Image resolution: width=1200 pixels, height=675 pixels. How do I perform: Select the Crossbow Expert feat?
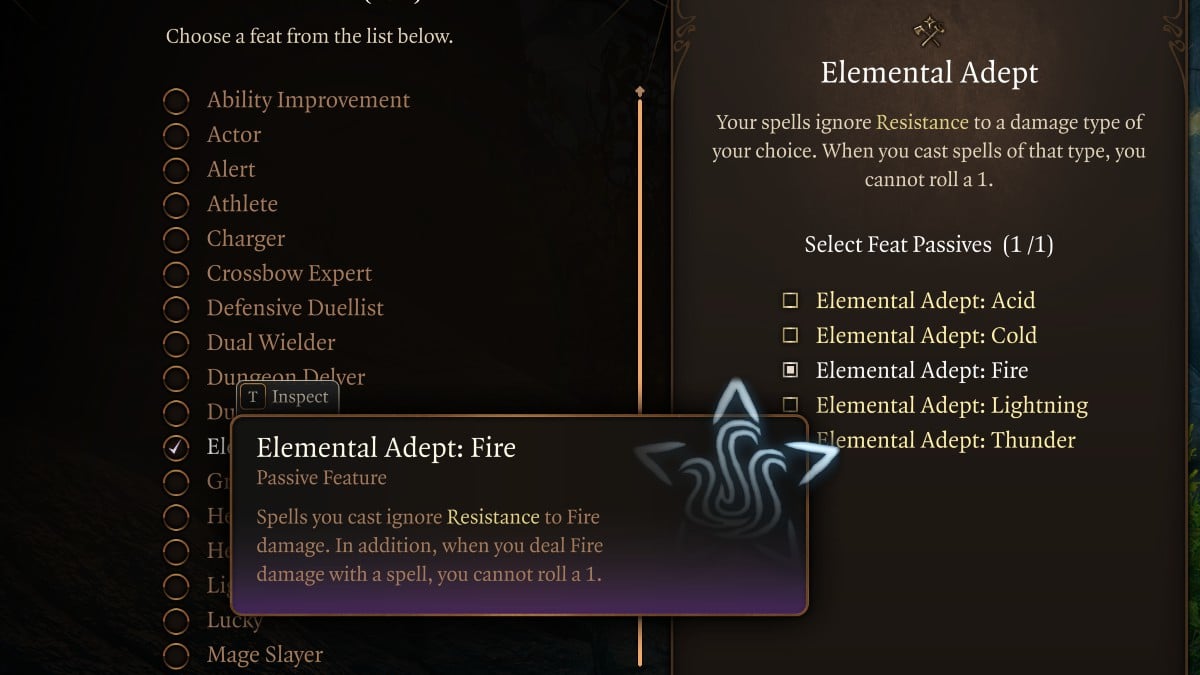tap(176, 274)
